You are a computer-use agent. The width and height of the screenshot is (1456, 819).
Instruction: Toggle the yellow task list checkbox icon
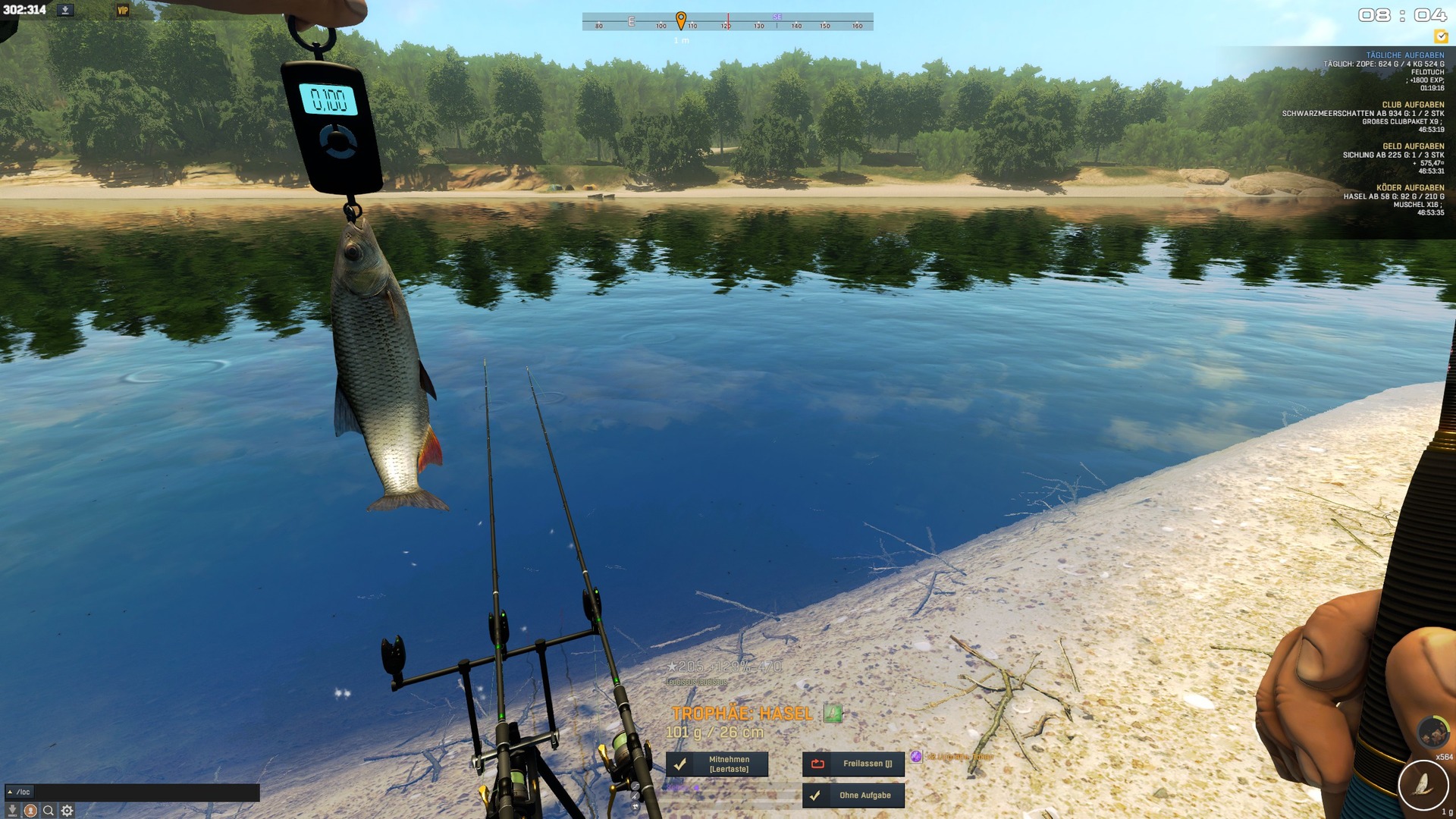[x=1441, y=36]
